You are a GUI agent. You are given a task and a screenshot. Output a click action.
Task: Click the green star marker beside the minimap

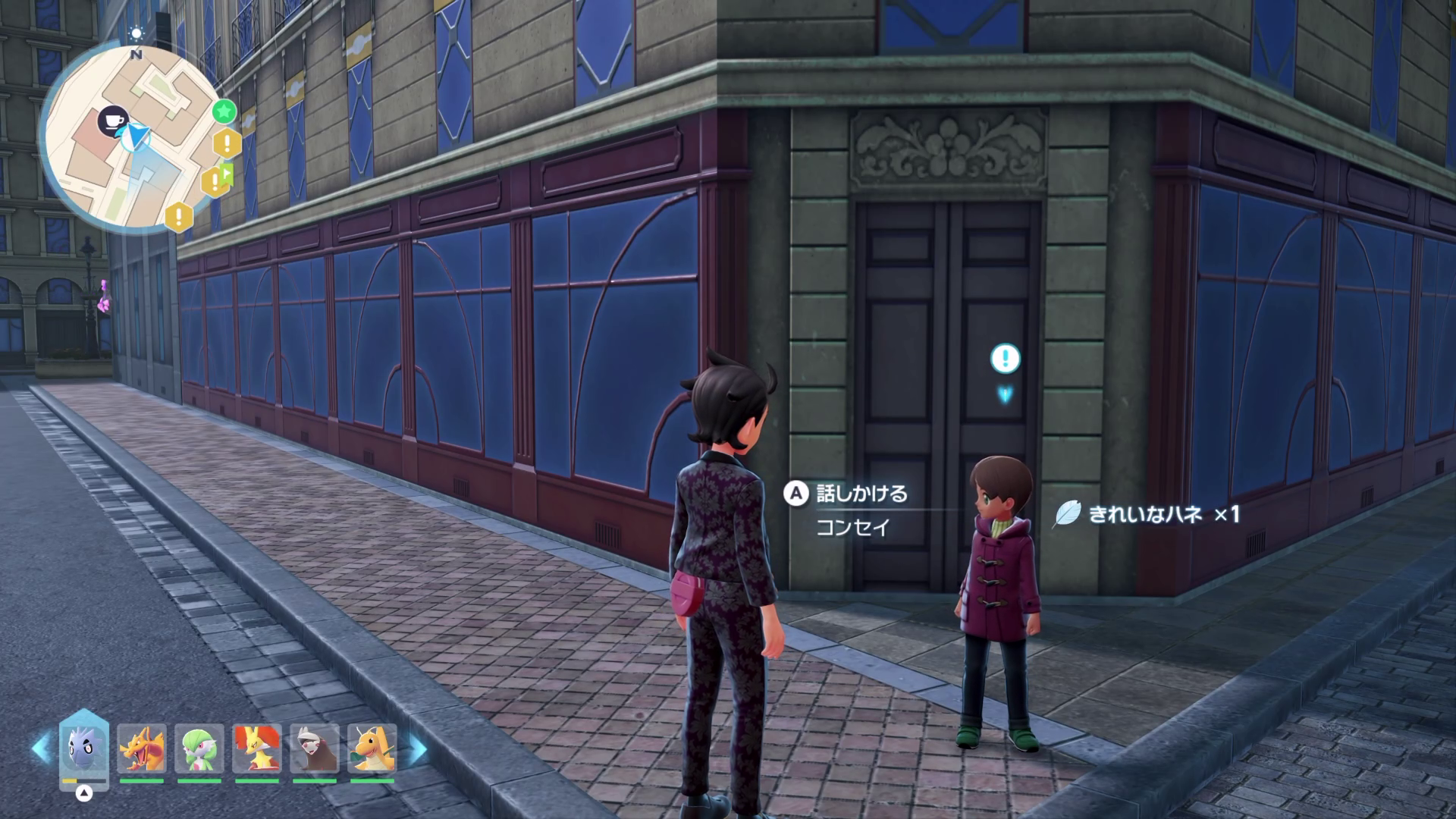[x=224, y=112]
